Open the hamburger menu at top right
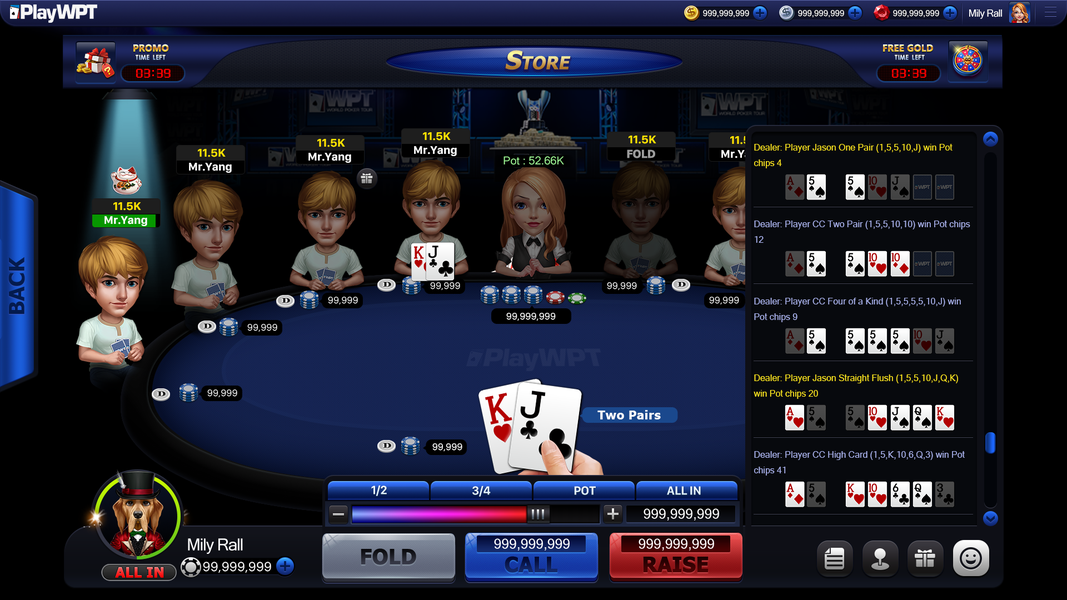 point(1049,13)
